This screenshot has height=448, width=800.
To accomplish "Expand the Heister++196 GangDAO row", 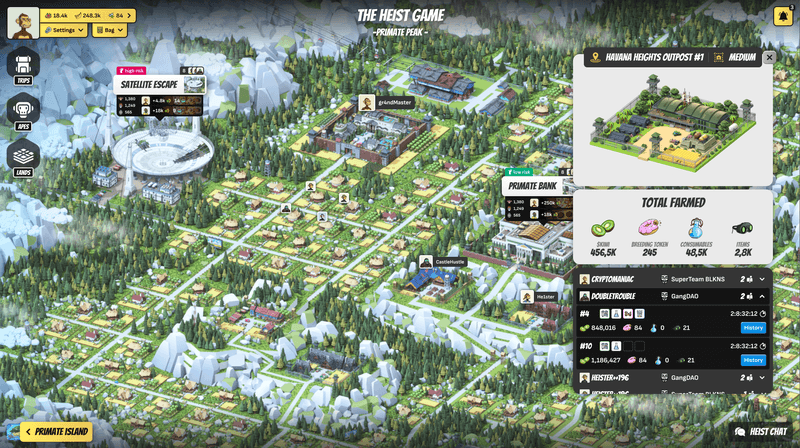I will [x=762, y=378].
